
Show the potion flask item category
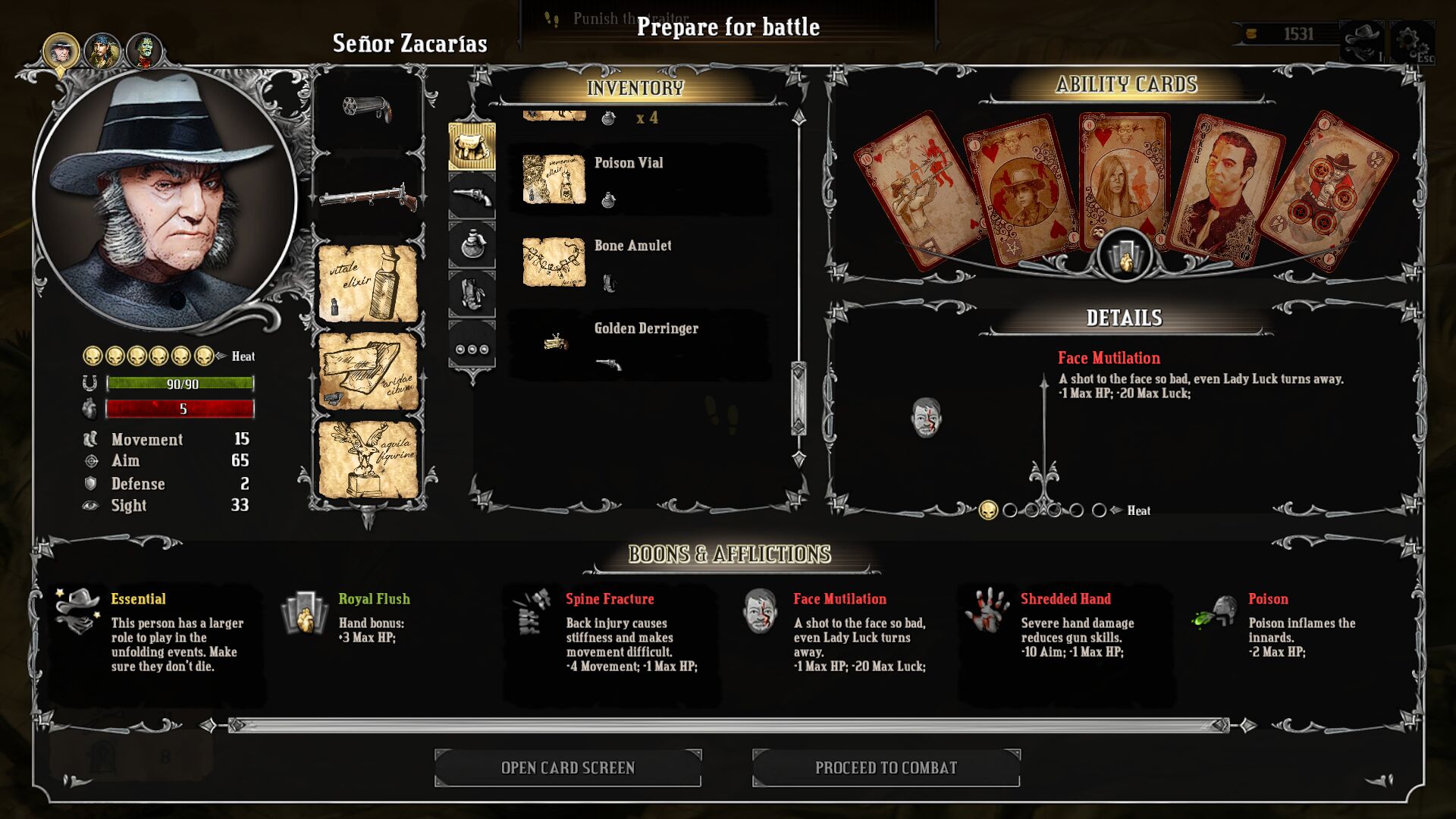[472, 245]
